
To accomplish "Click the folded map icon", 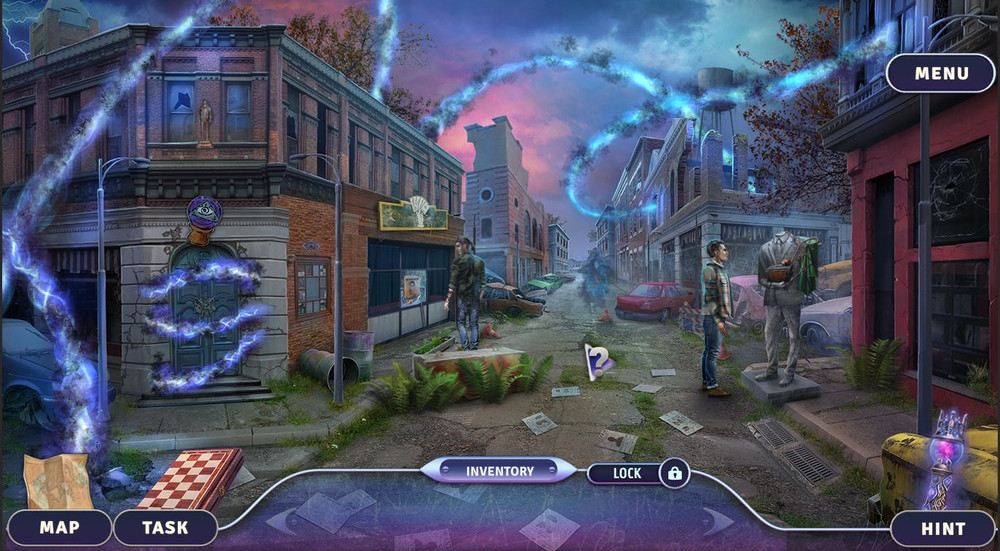I will pyautogui.click(x=58, y=480).
